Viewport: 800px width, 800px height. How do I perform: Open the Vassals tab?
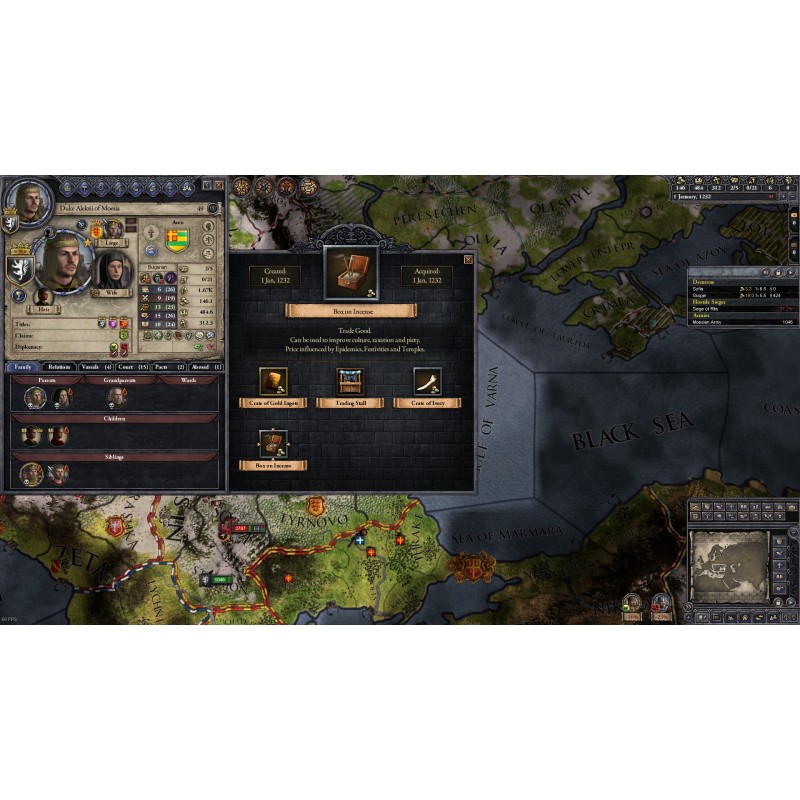(x=95, y=367)
